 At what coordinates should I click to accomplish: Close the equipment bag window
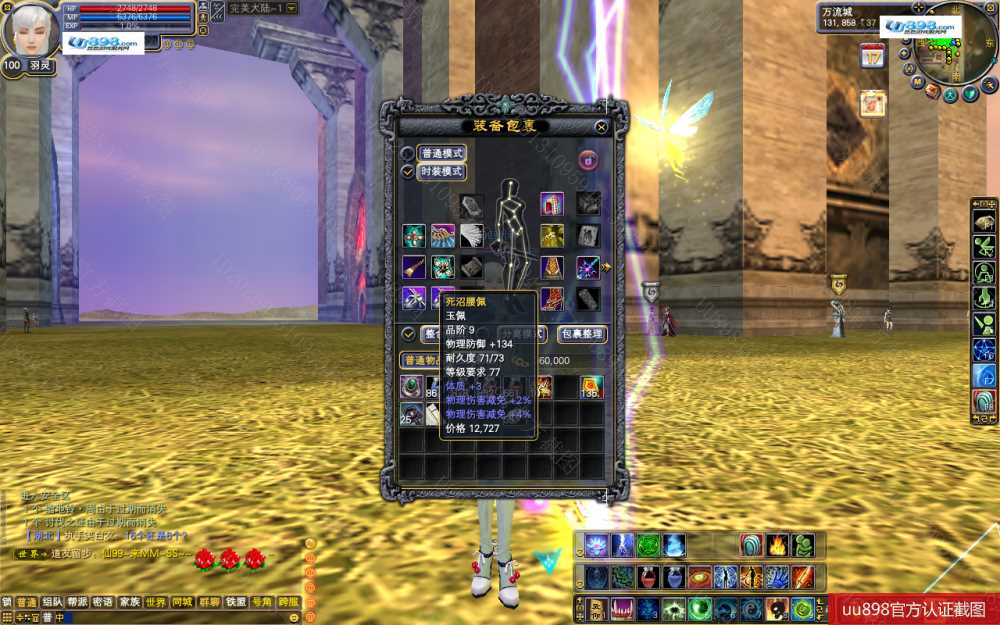point(601,127)
